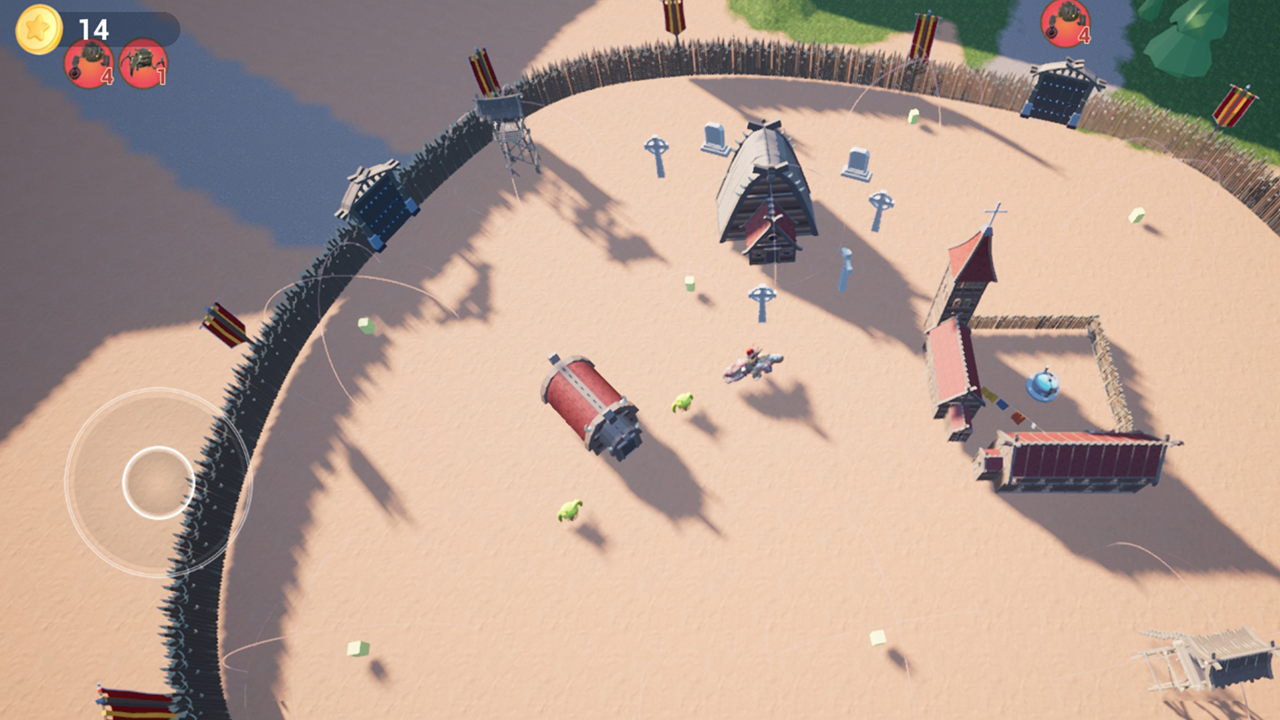Tap the virtual joystick thumb knob
This screenshot has width=1280, height=720.
[x=158, y=482]
